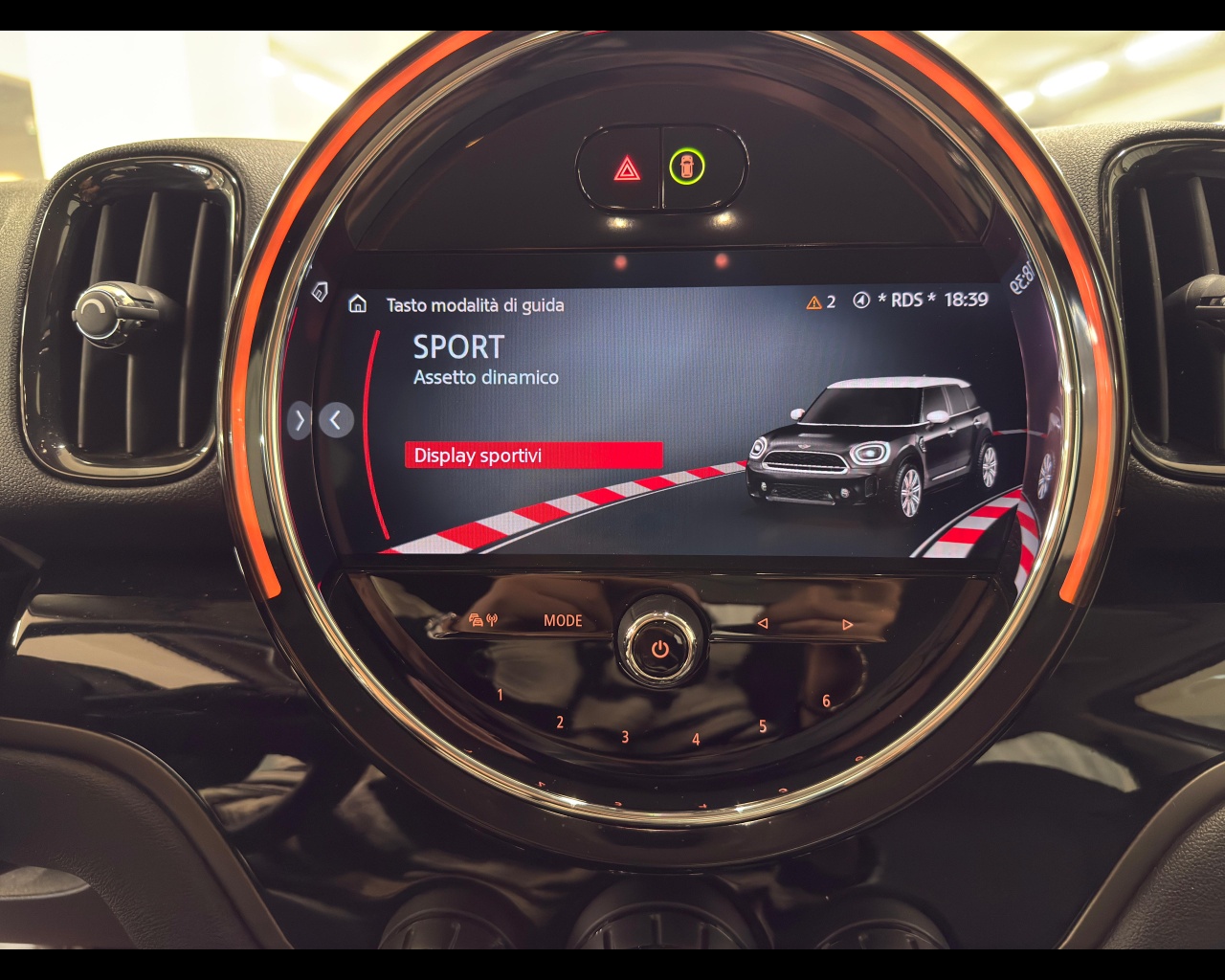The height and width of the screenshot is (980, 1225).
Task: Choose radio preset 3
Action: [625, 737]
